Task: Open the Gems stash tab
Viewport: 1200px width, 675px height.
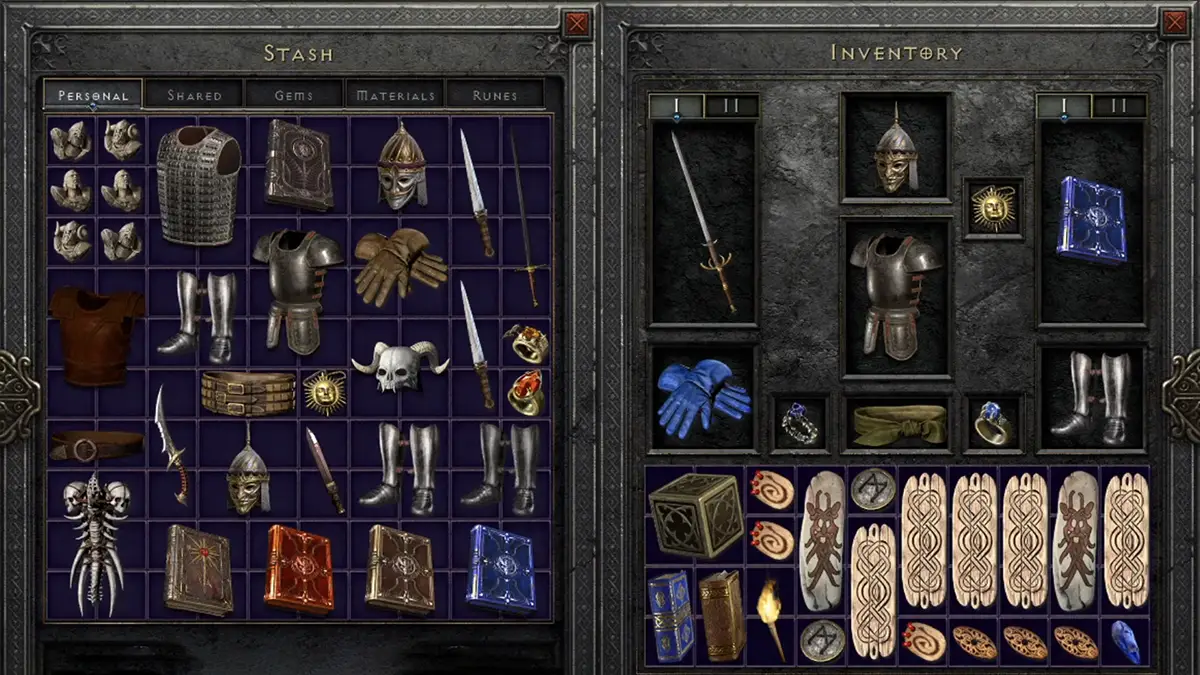Action: (x=294, y=95)
